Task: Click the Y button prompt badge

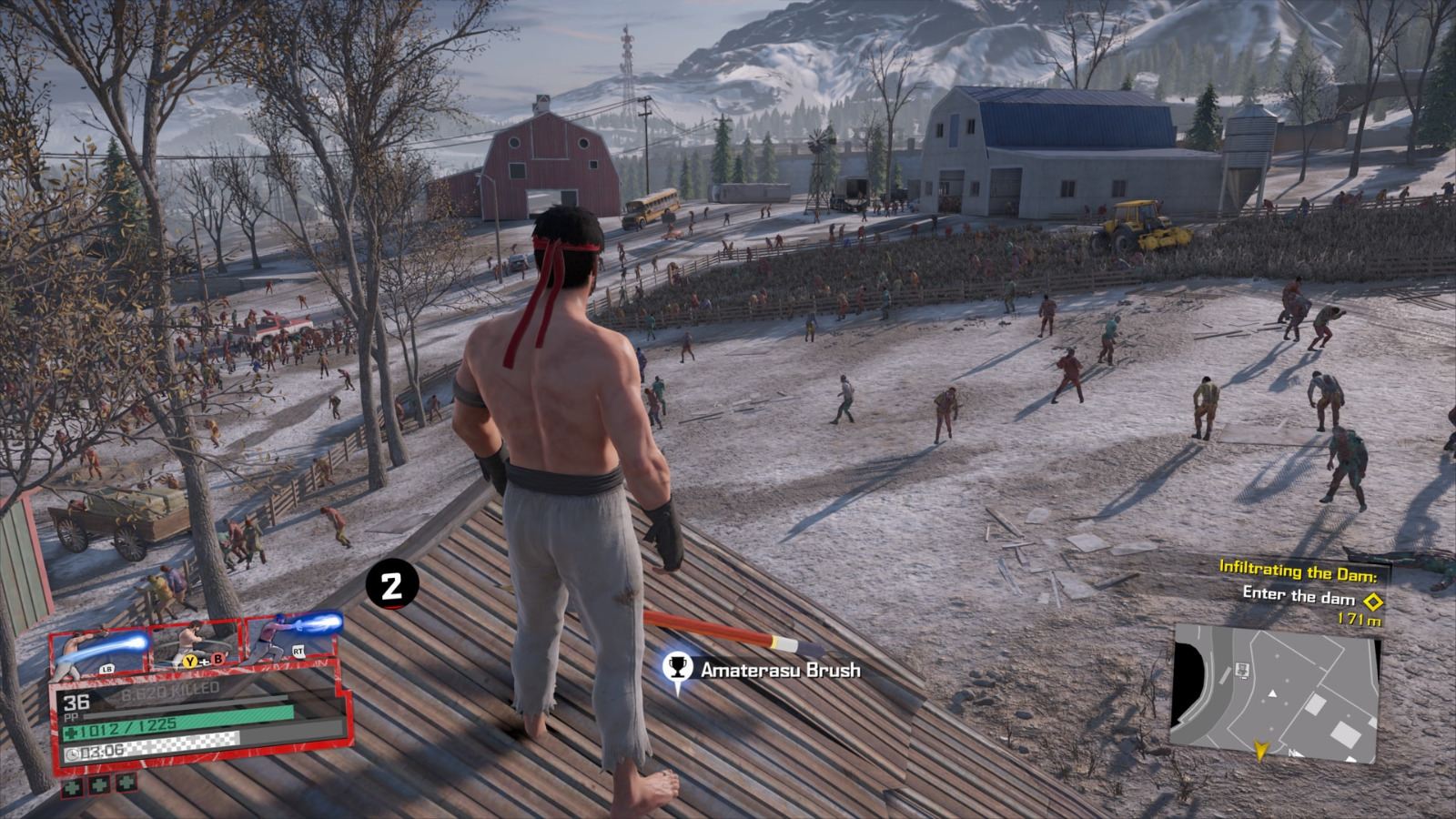Action: 189,661
